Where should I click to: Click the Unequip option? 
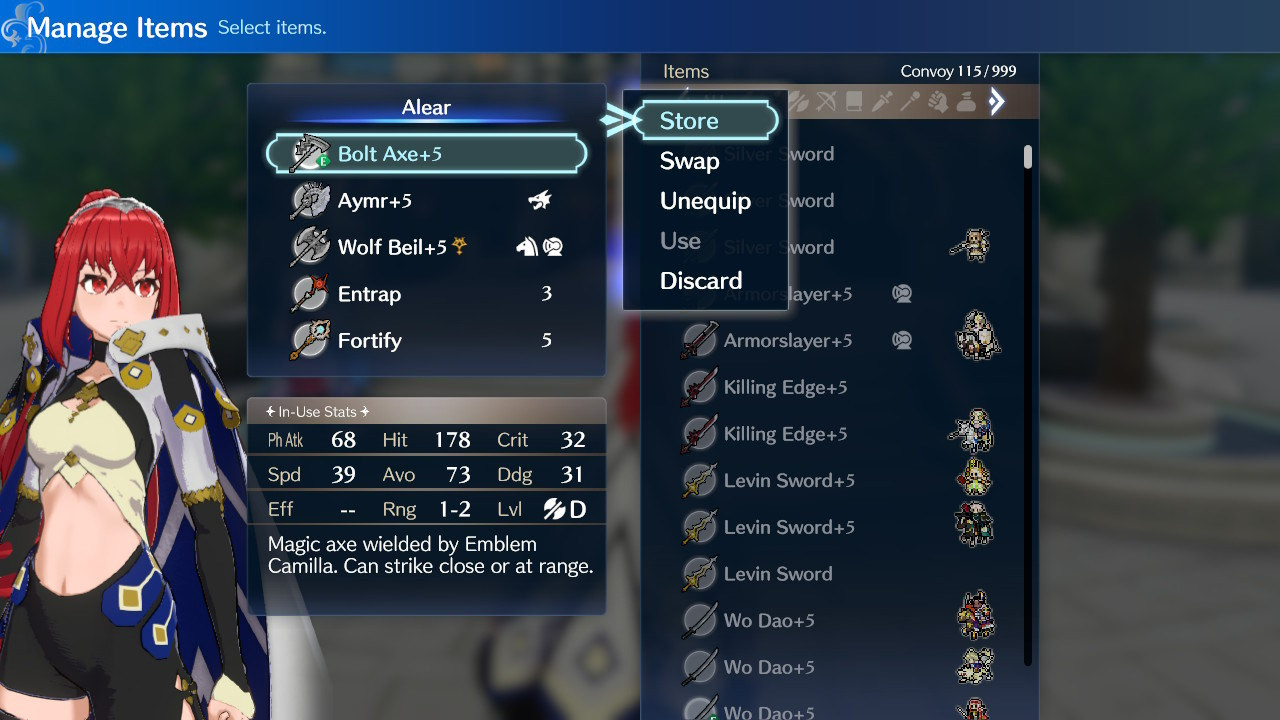(707, 201)
